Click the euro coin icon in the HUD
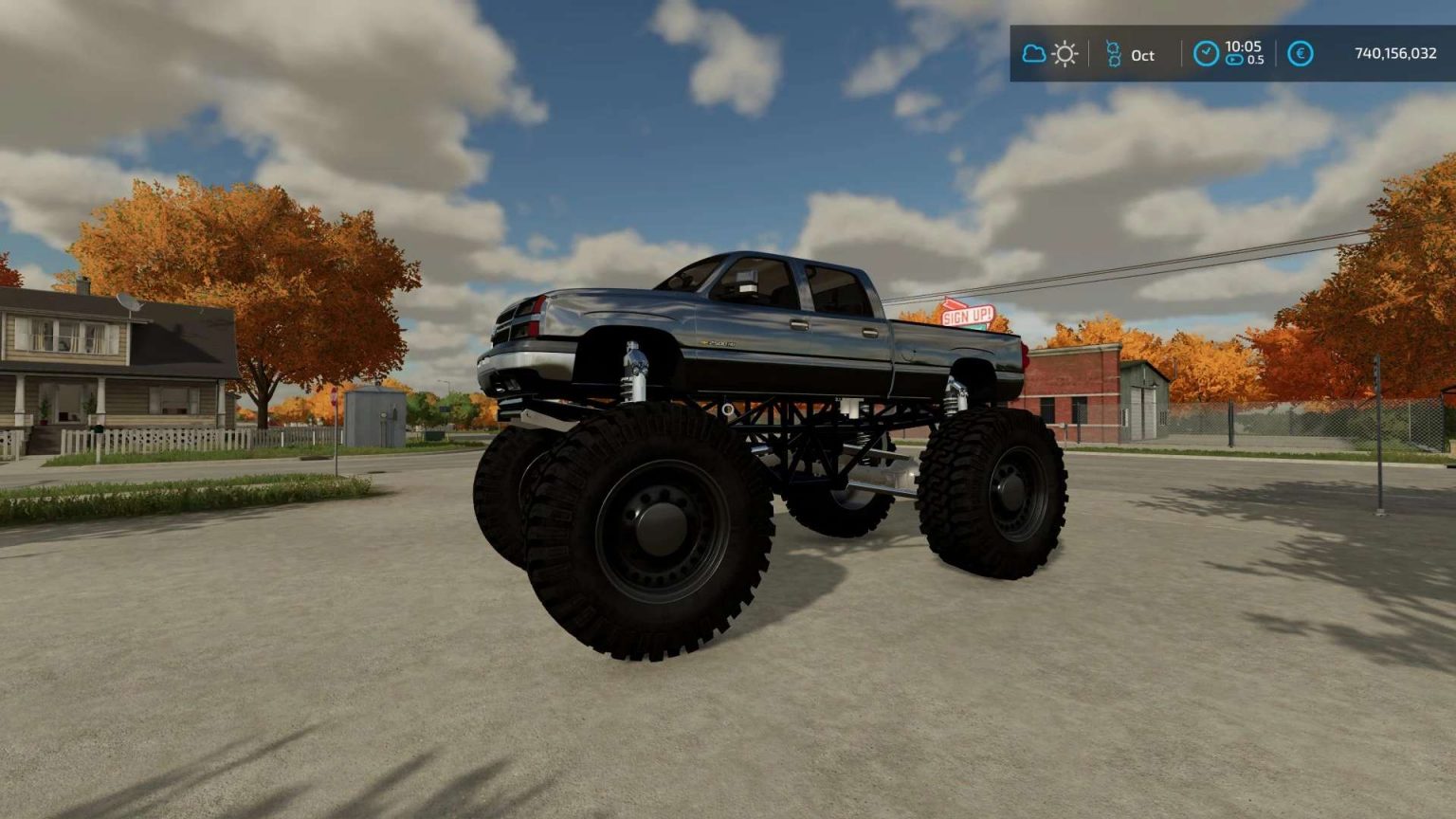This screenshot has width=1456, height=819. click(1301, 54)
